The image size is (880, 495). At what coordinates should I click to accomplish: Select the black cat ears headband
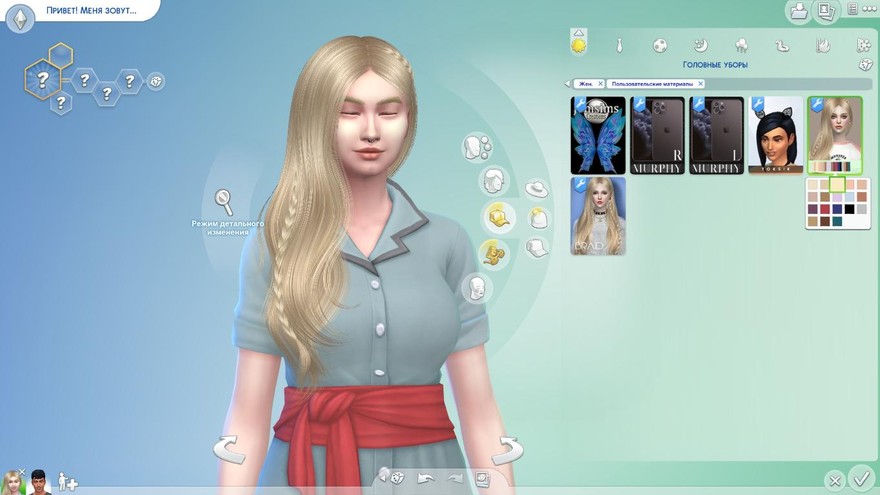tap(776, 135)
